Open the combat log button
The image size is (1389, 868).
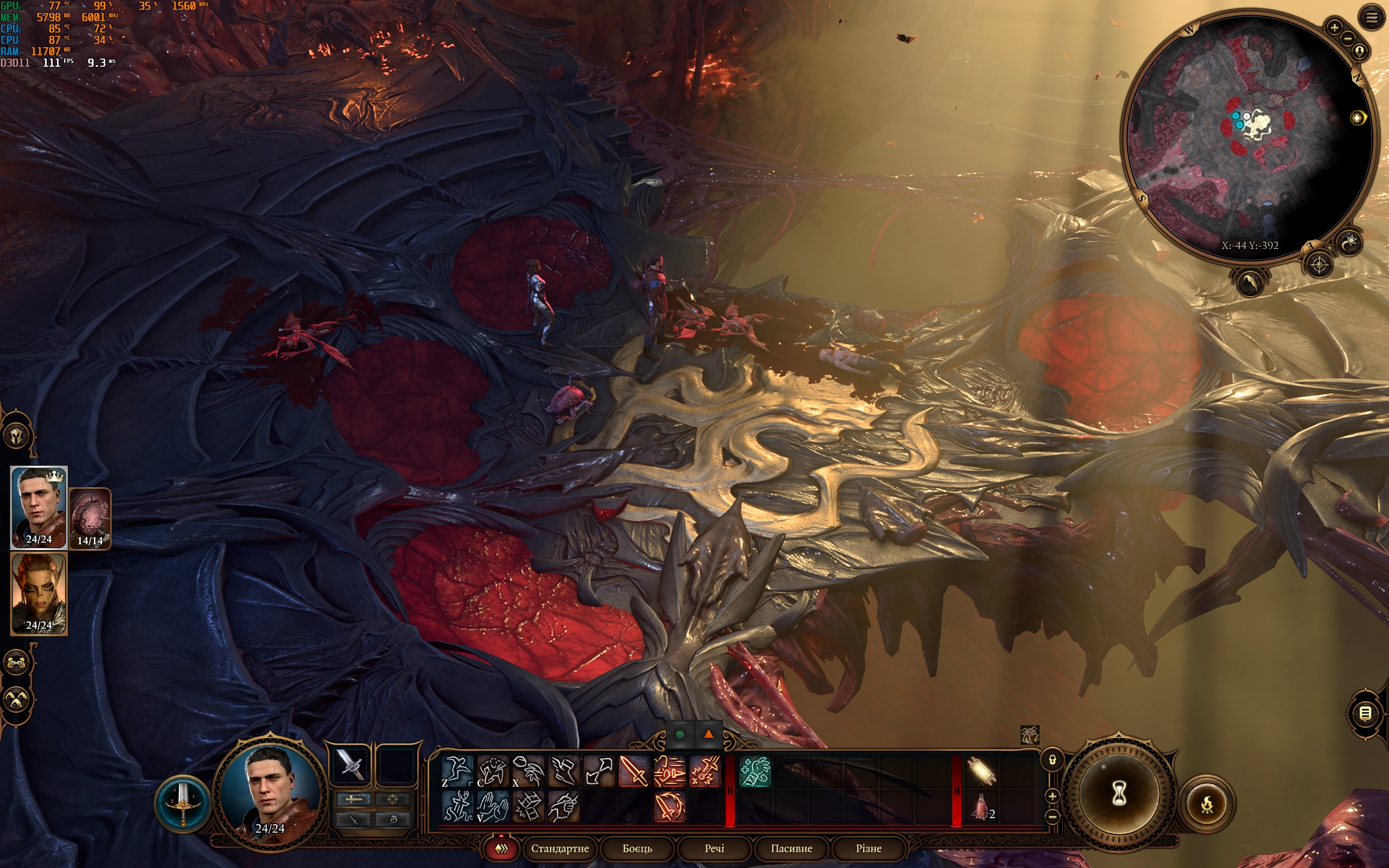click(x=1365, y=713)
